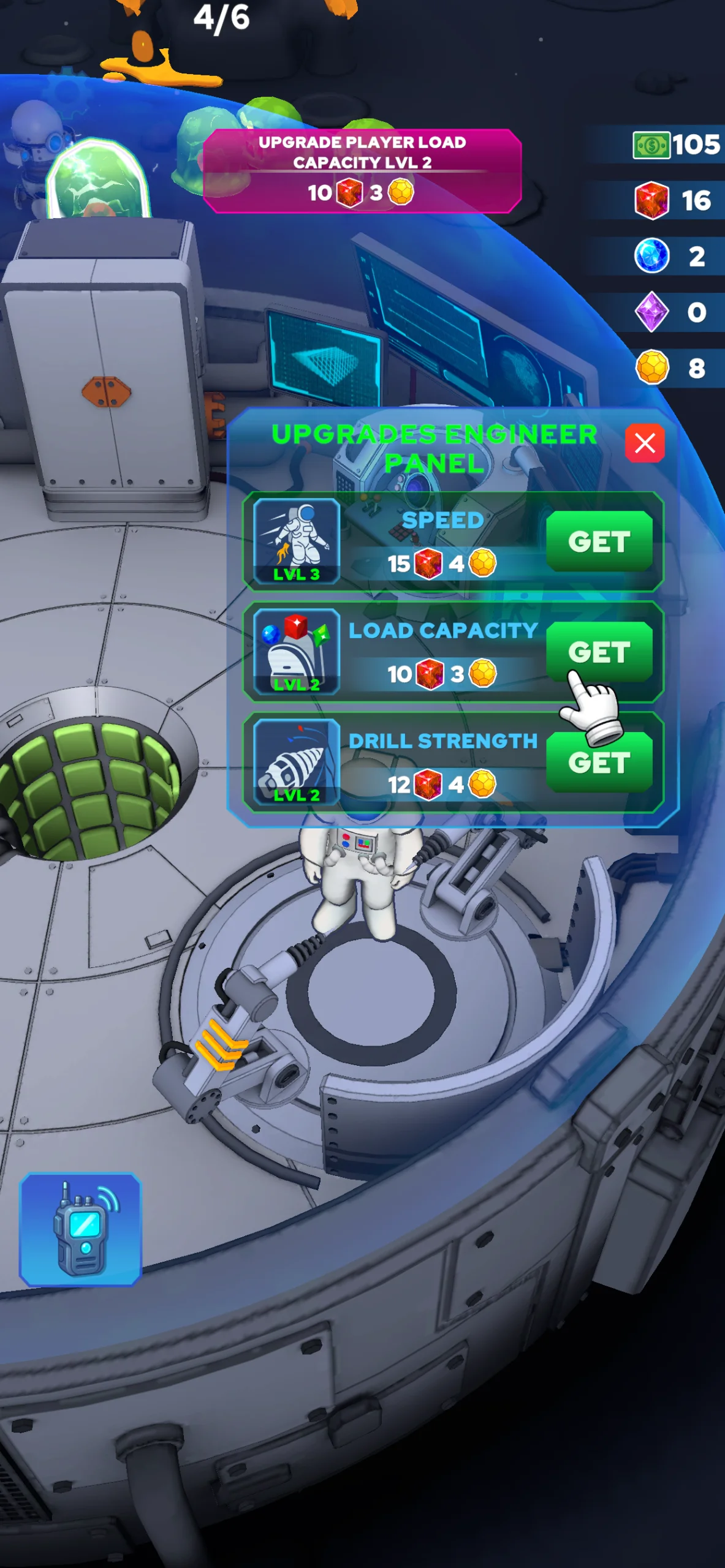Open the walkie-talkie radio button
The image size is (725, 1568).
pos(80,1229)
